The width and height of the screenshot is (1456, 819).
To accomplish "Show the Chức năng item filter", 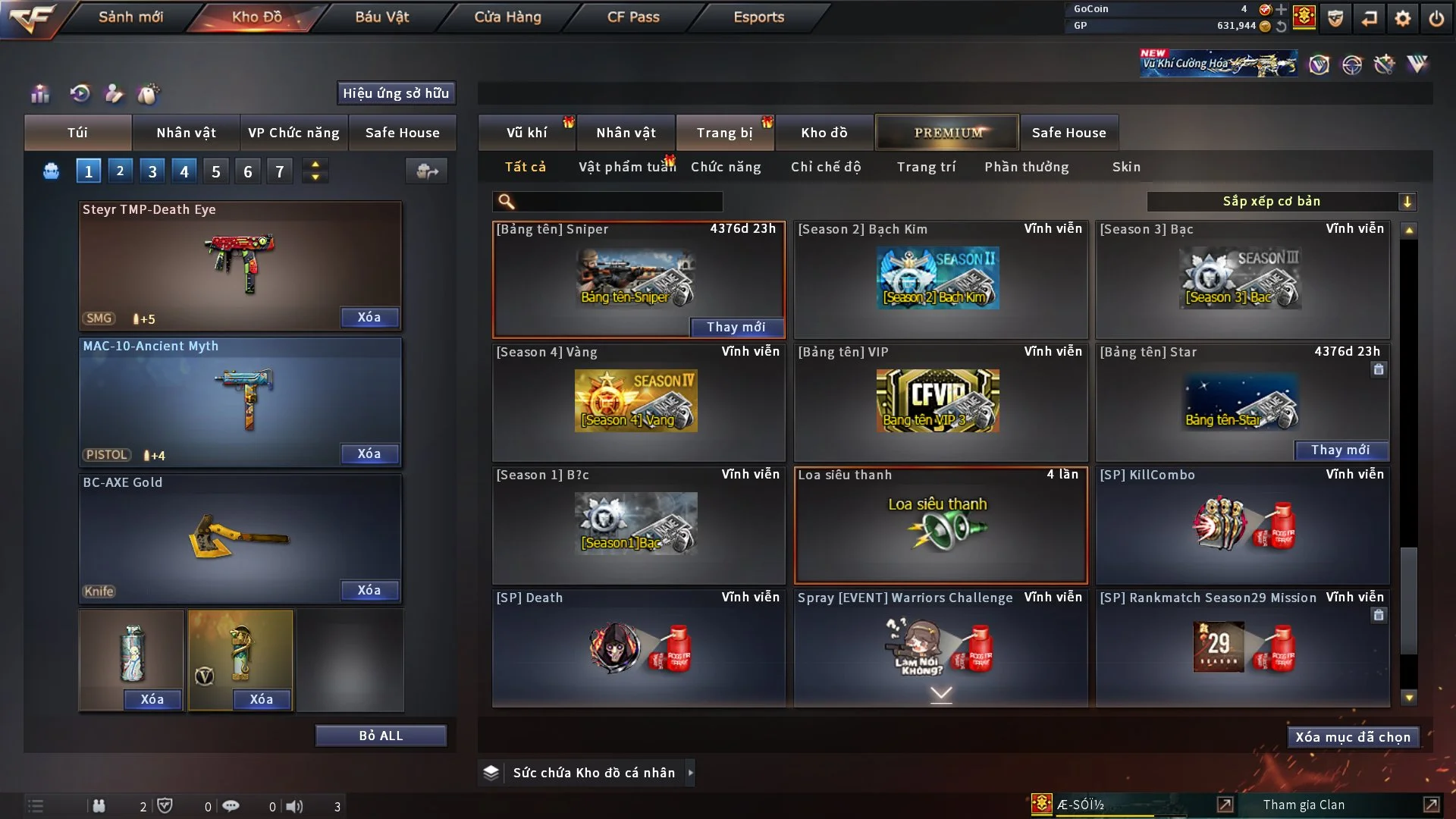I will point(726,167).
